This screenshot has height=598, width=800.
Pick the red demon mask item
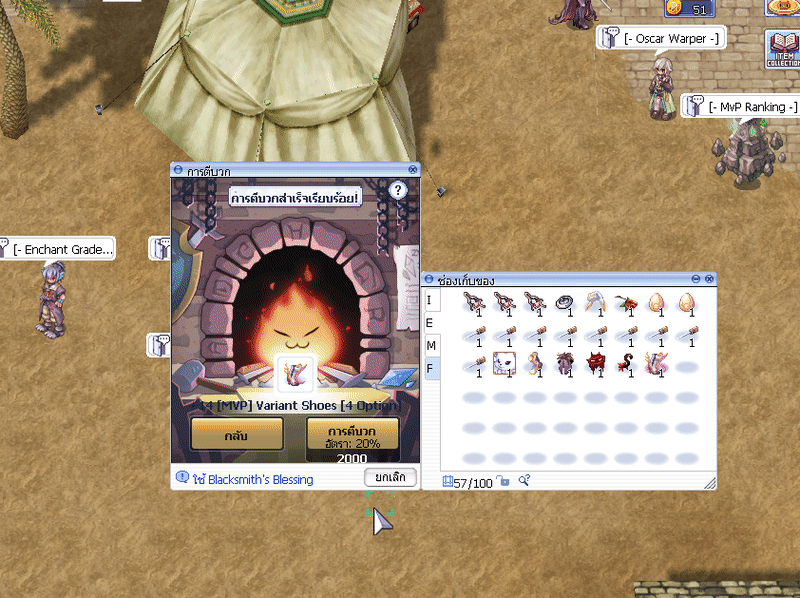pos(596,363)
